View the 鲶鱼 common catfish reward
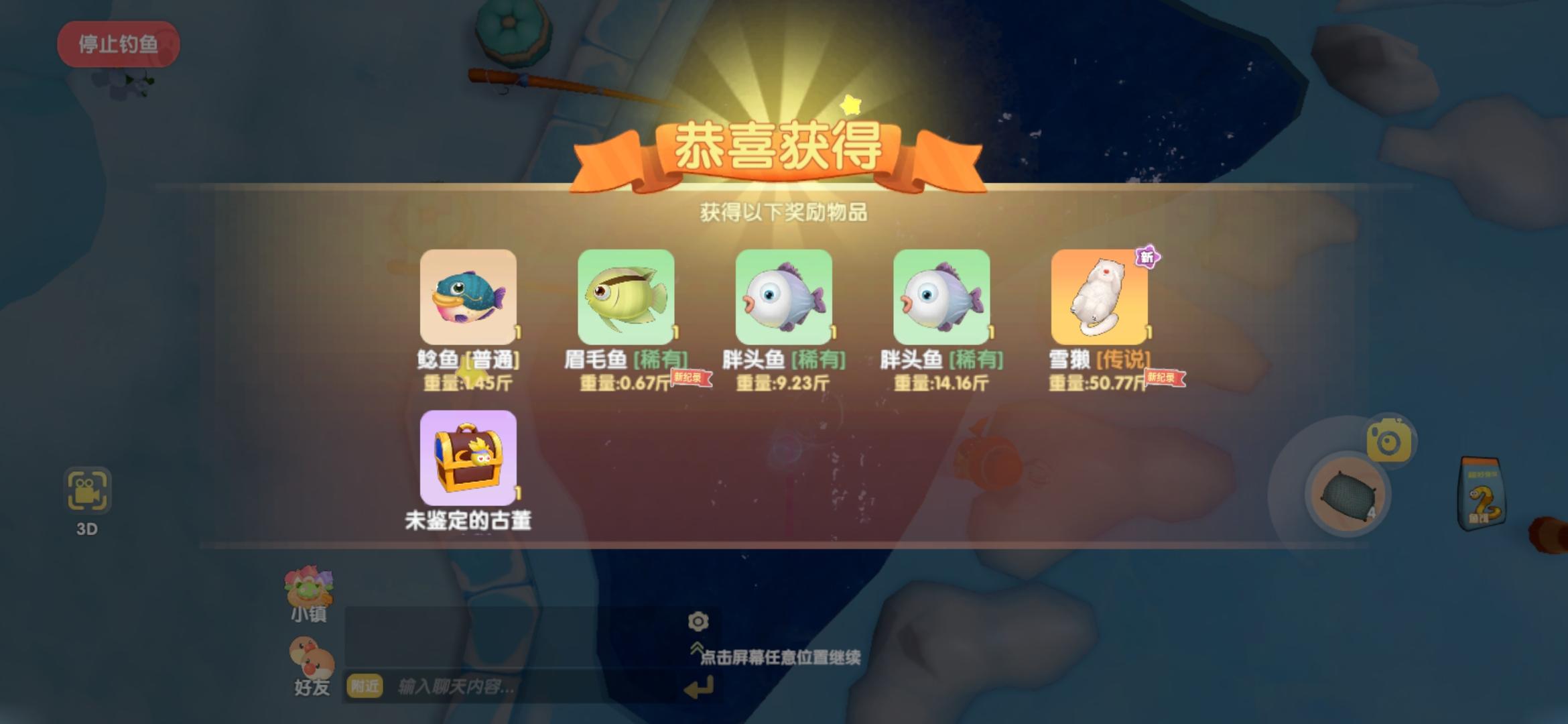 point(468,296)
